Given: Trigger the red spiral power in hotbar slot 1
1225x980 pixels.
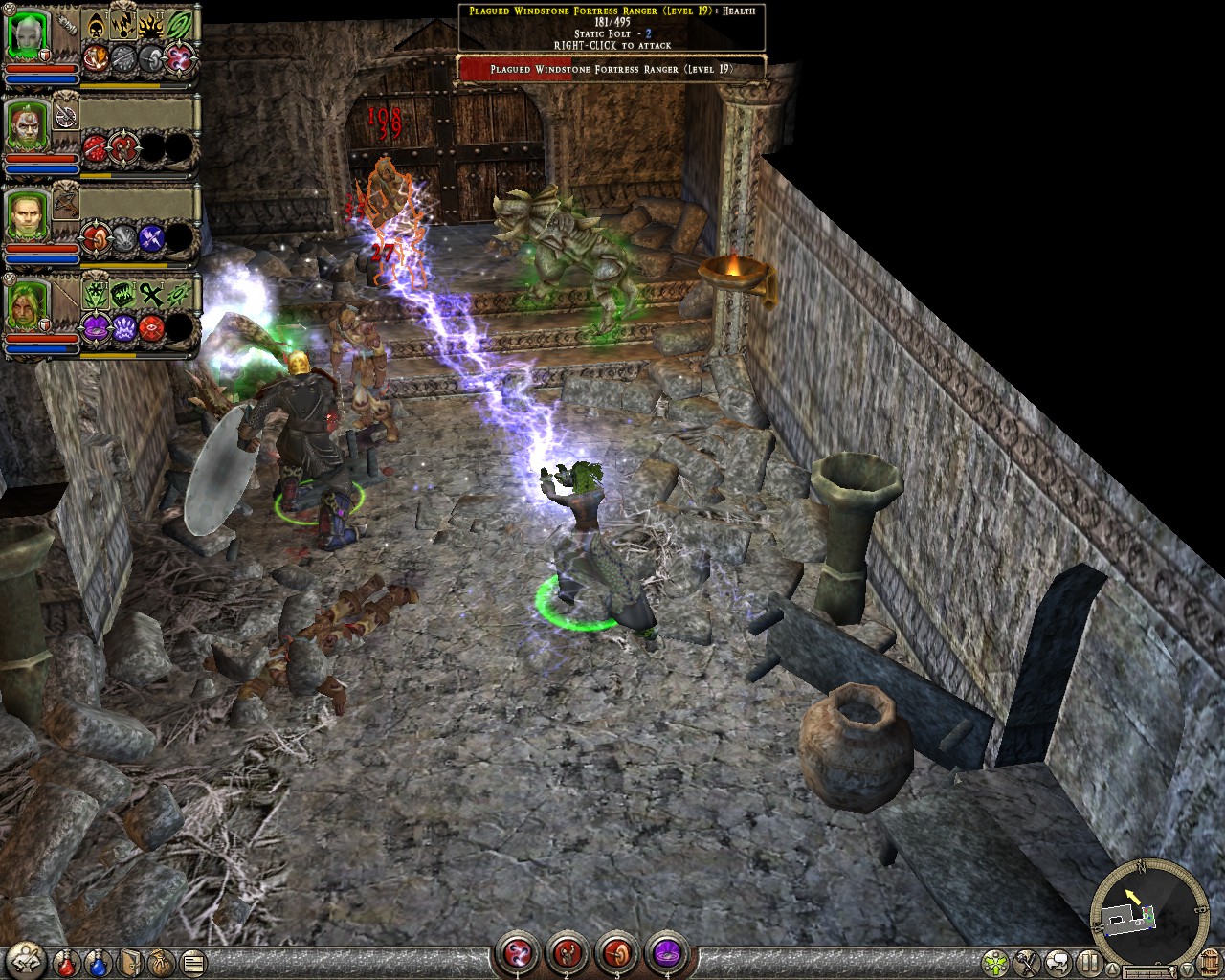Looking at the screenshot, I should [x=518, y=953].
